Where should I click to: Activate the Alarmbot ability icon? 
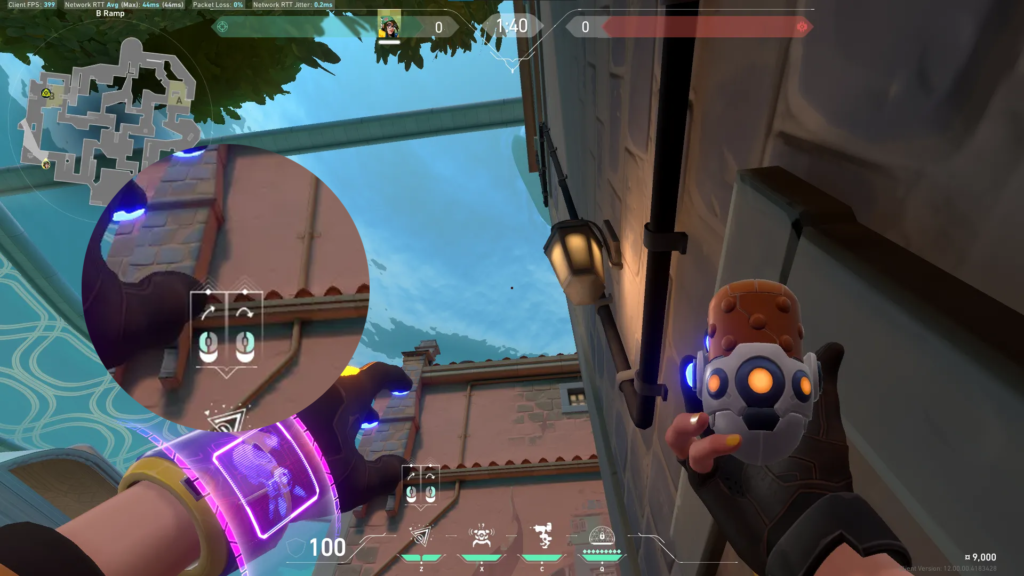click(x=482, y=536)
